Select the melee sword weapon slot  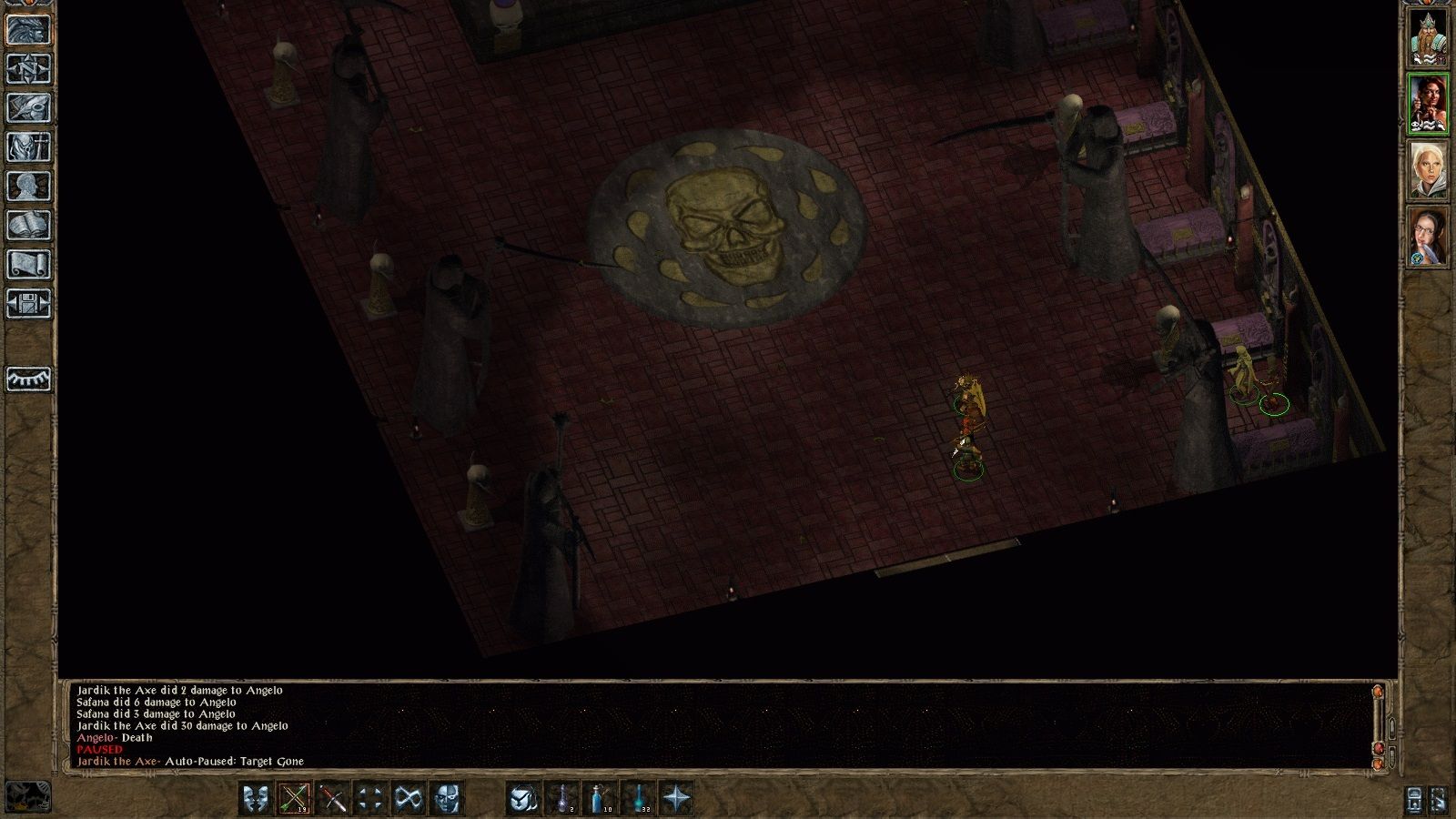(335, 798)
